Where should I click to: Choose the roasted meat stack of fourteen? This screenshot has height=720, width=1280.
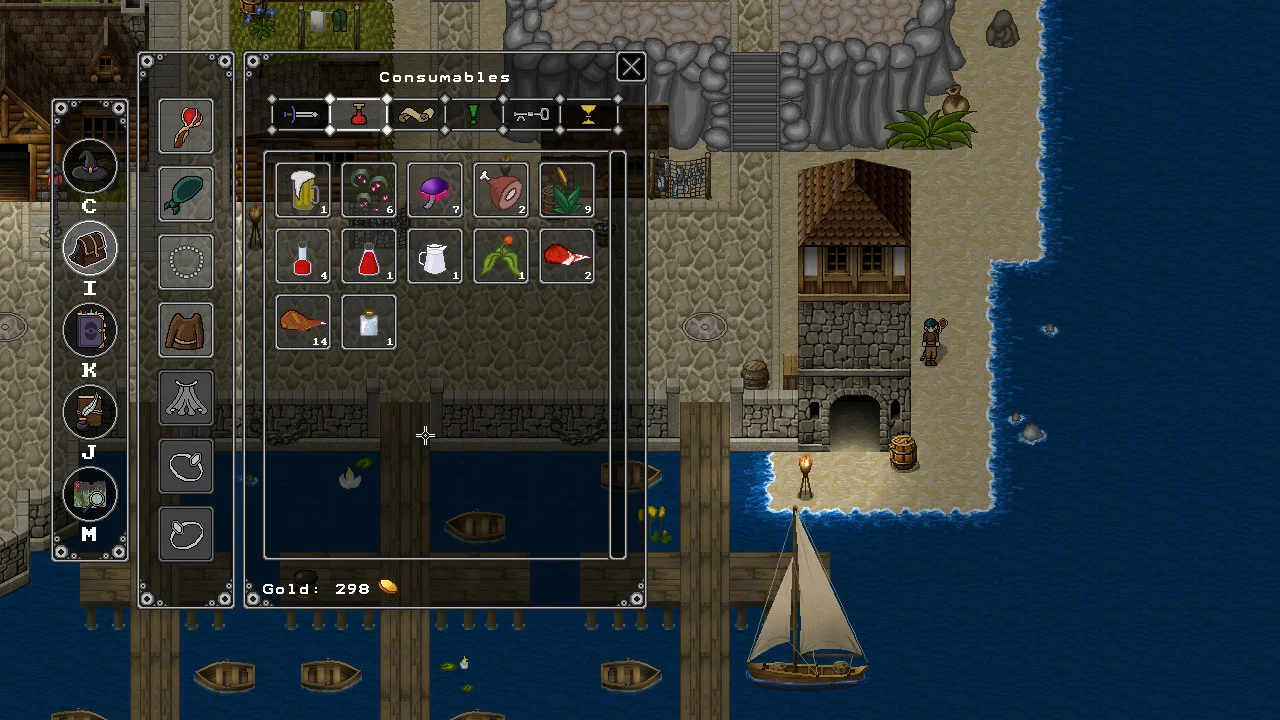(303, 322)
